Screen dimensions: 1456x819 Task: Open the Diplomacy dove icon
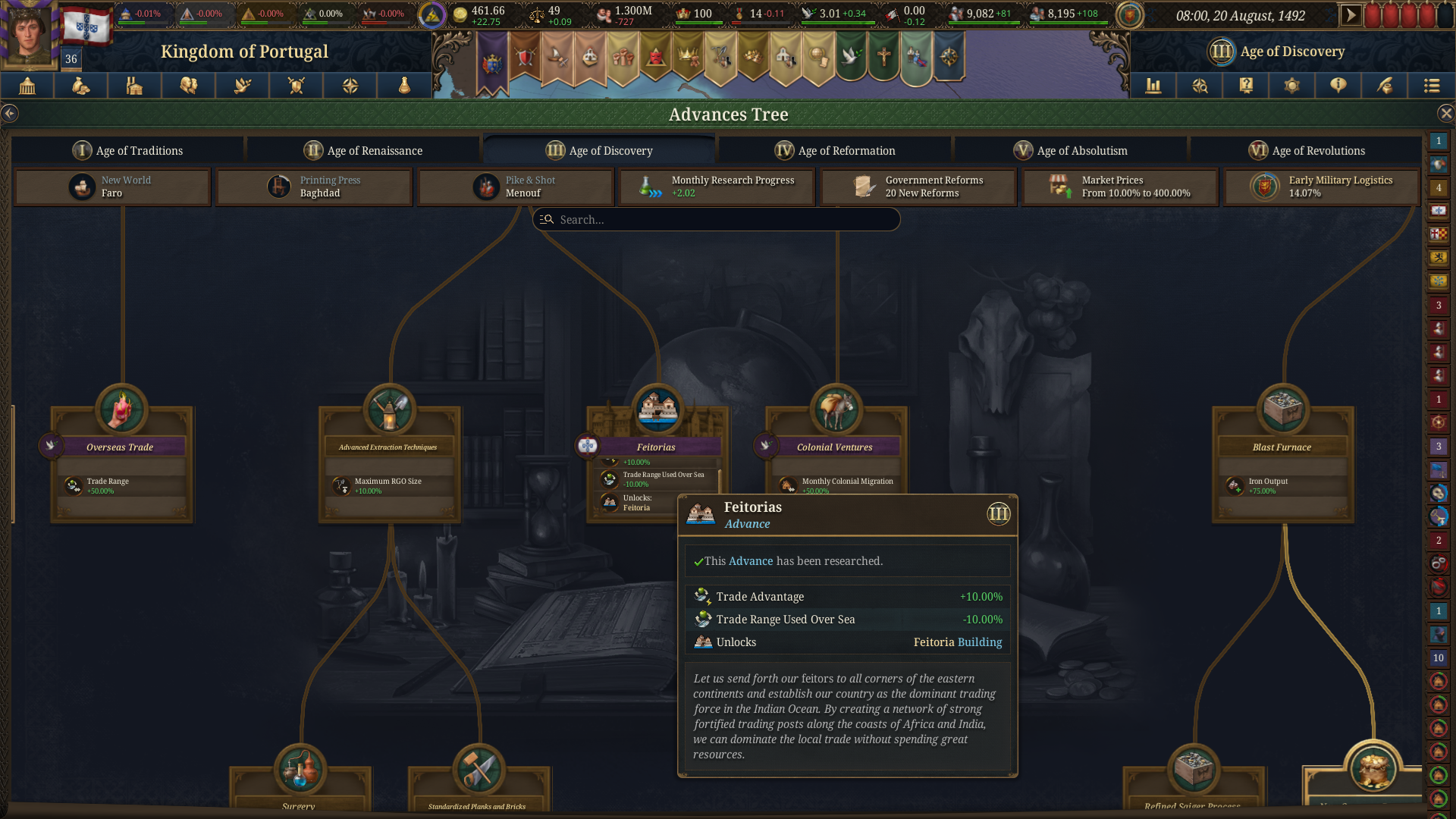[242, 86]
